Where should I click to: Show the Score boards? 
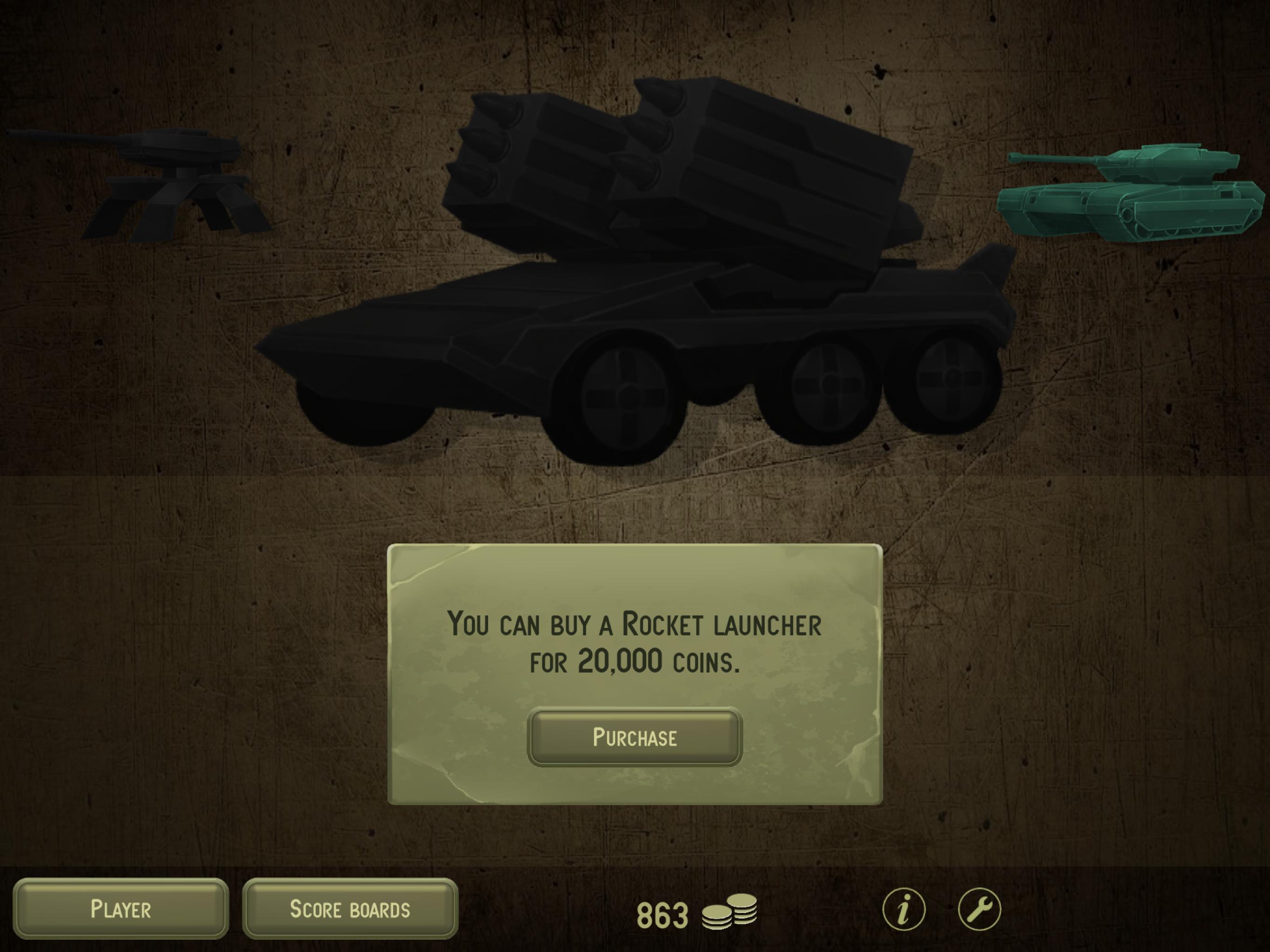350,909
